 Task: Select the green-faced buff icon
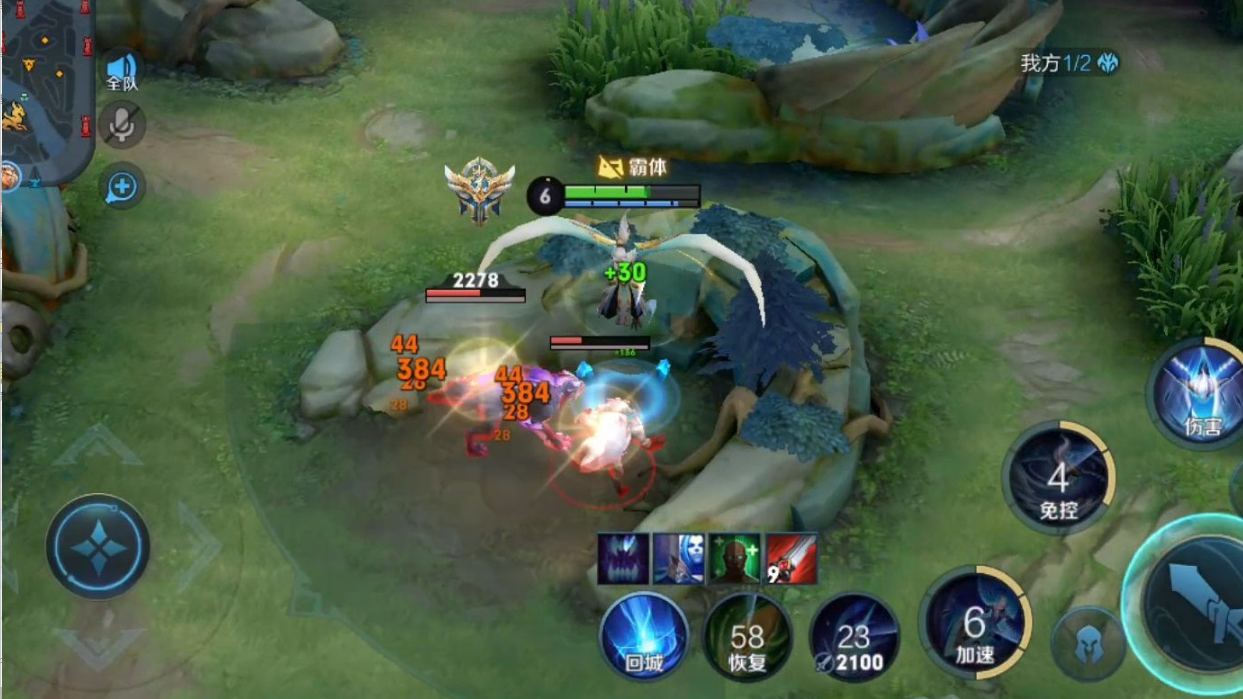[735, 558]
